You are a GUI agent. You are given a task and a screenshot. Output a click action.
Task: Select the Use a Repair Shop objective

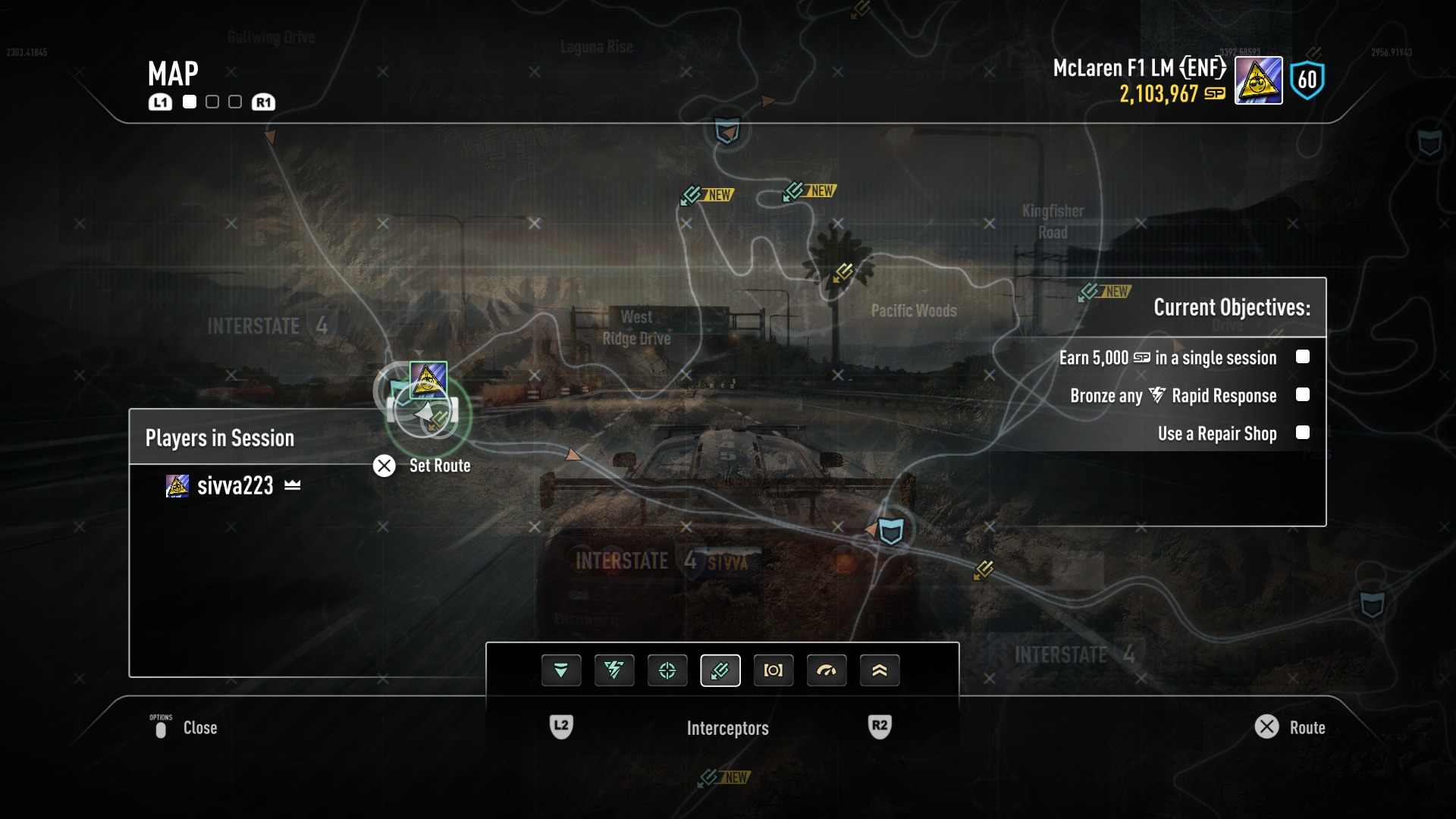tap(1216, 433)
